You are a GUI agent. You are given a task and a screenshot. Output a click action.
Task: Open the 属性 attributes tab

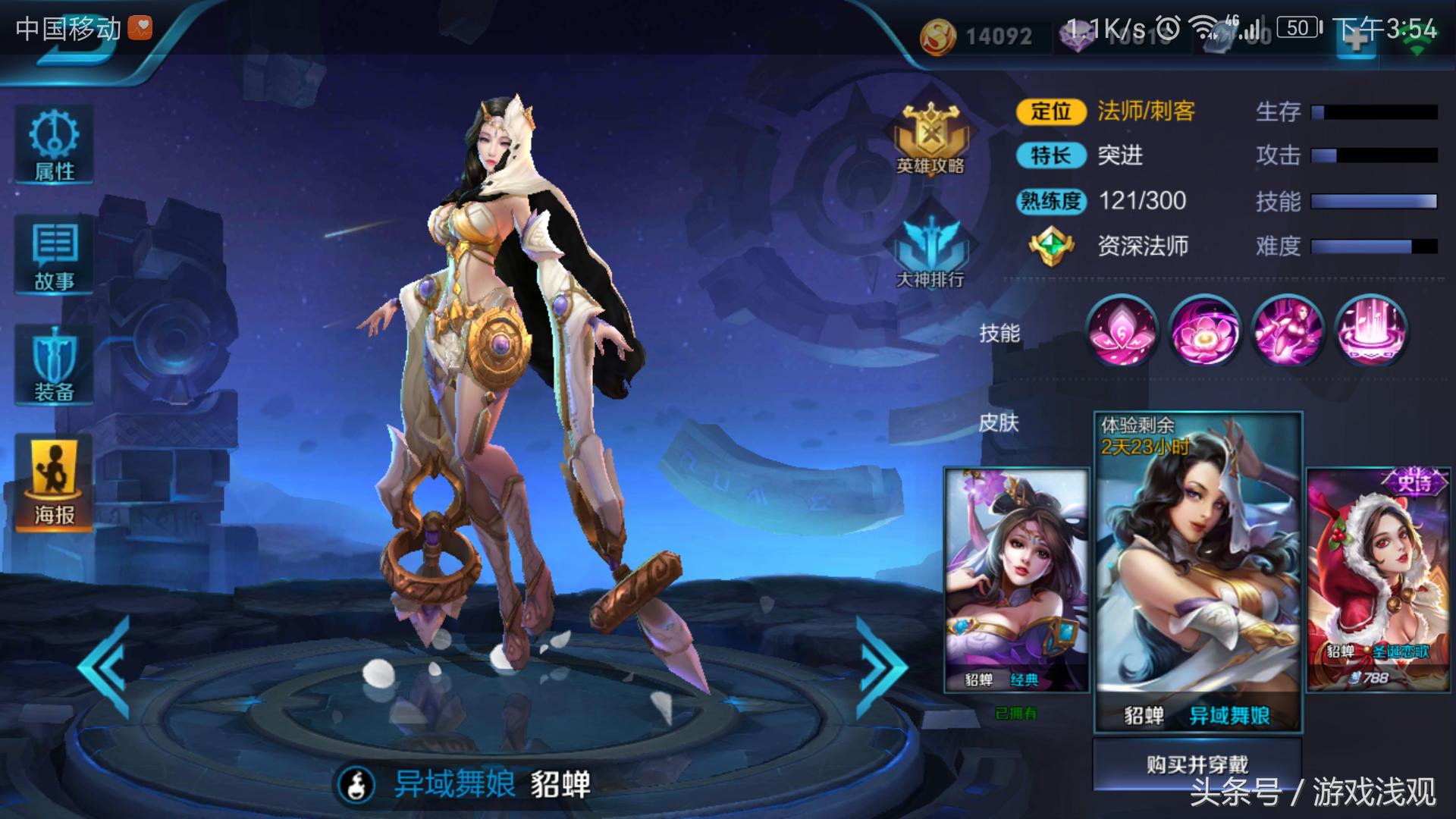[54, 146]
